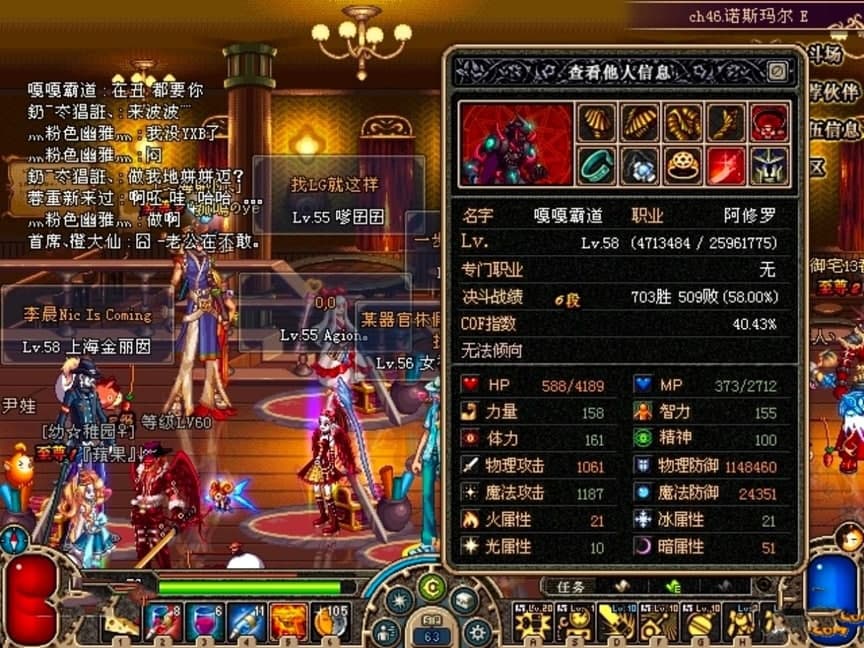Close the 查看他人信息 player info window
The height and width of the screenshot is (648, 864).
point(777,71)
